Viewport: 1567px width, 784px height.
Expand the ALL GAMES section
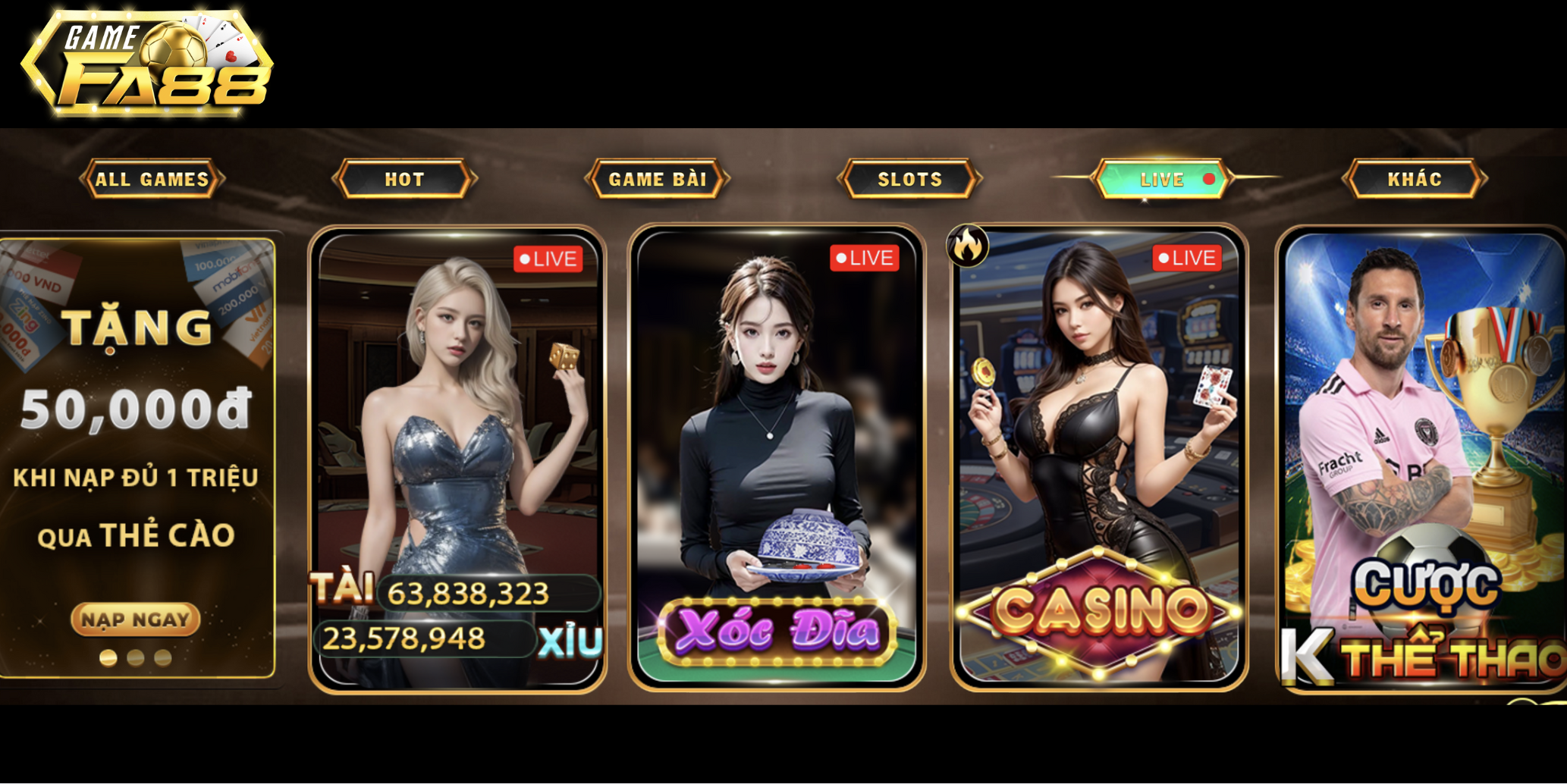point(151,180)
